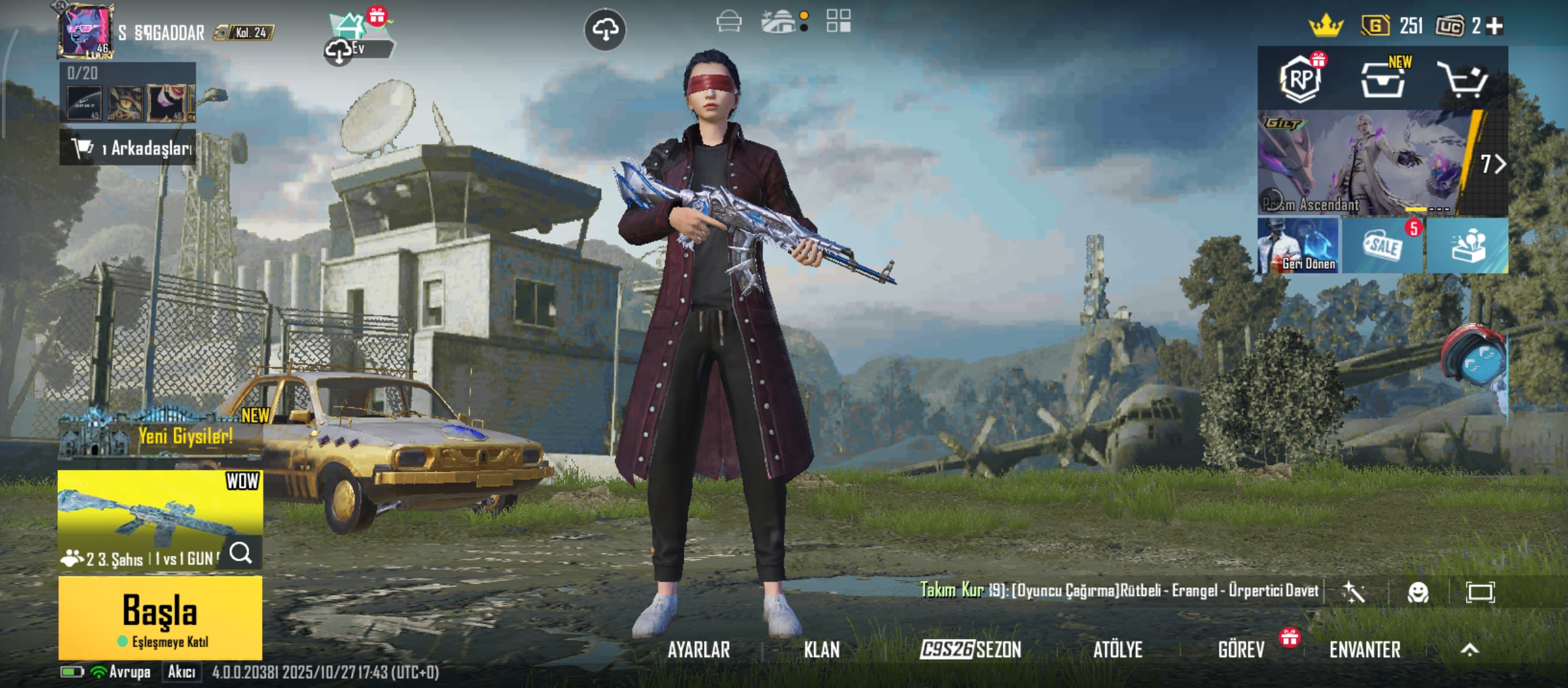Open the emote smiley icon near Takım Kur
Viewport: 1568px width, 688px height.
tap(1419, 591)
